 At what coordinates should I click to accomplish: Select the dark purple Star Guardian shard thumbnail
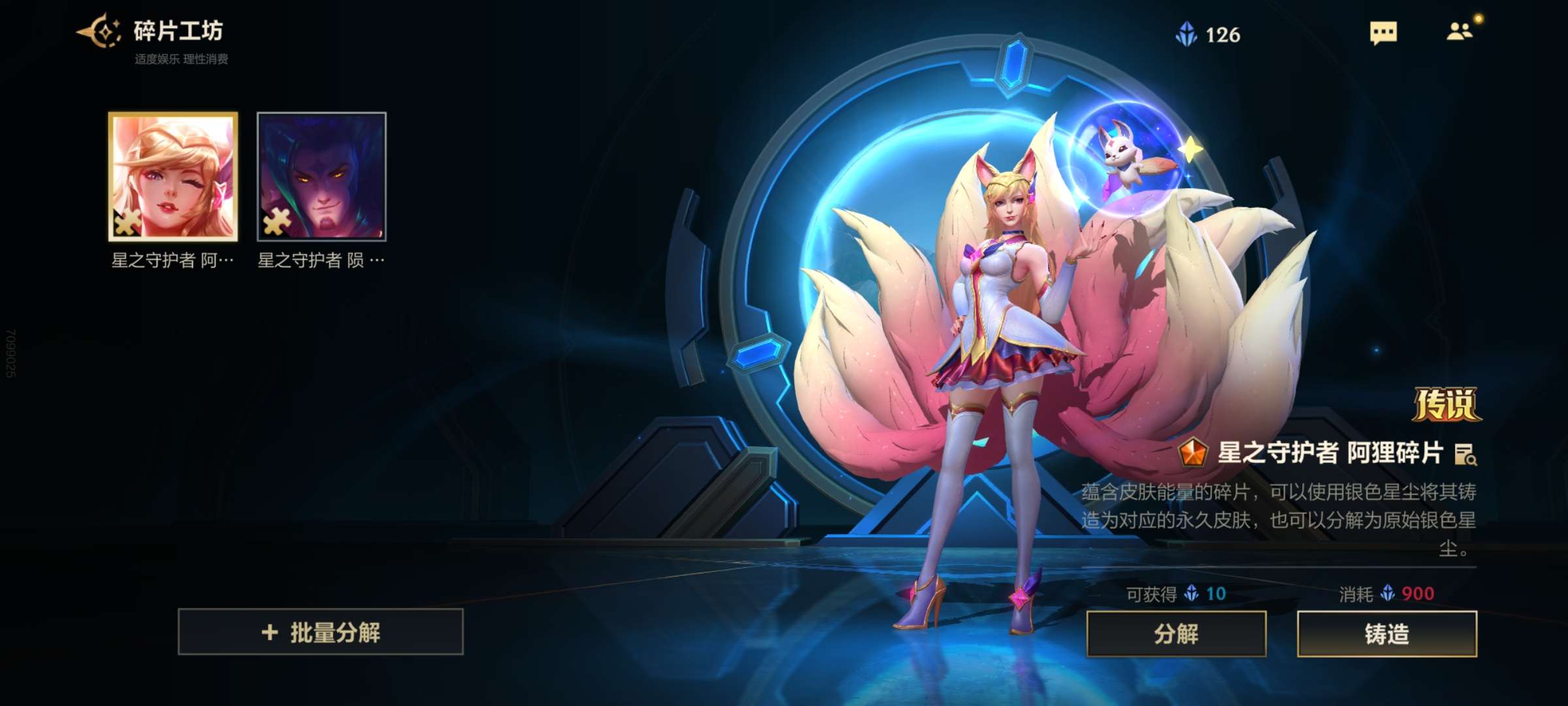[321, 176]
